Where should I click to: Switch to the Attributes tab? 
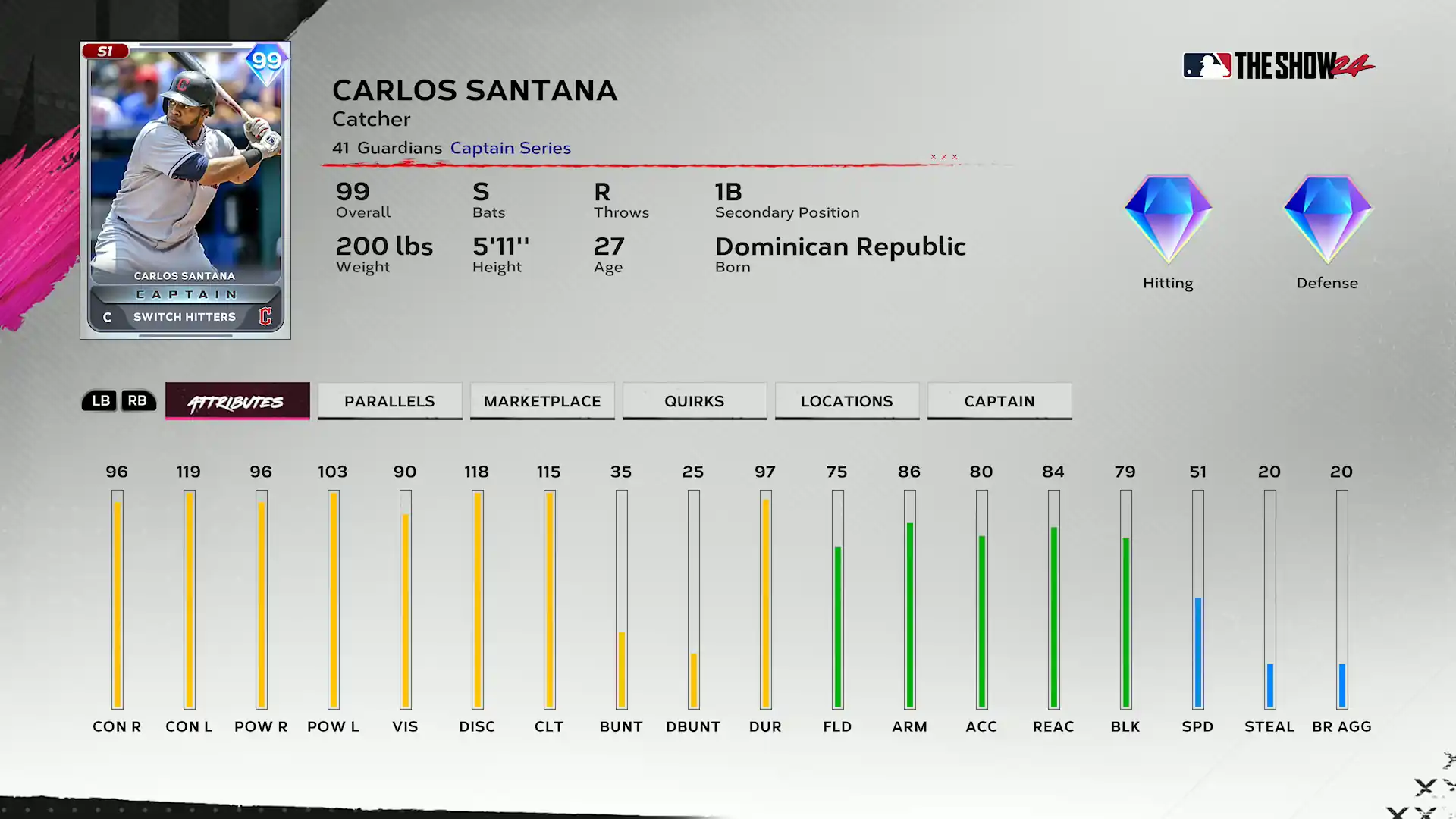coord(237,401)
